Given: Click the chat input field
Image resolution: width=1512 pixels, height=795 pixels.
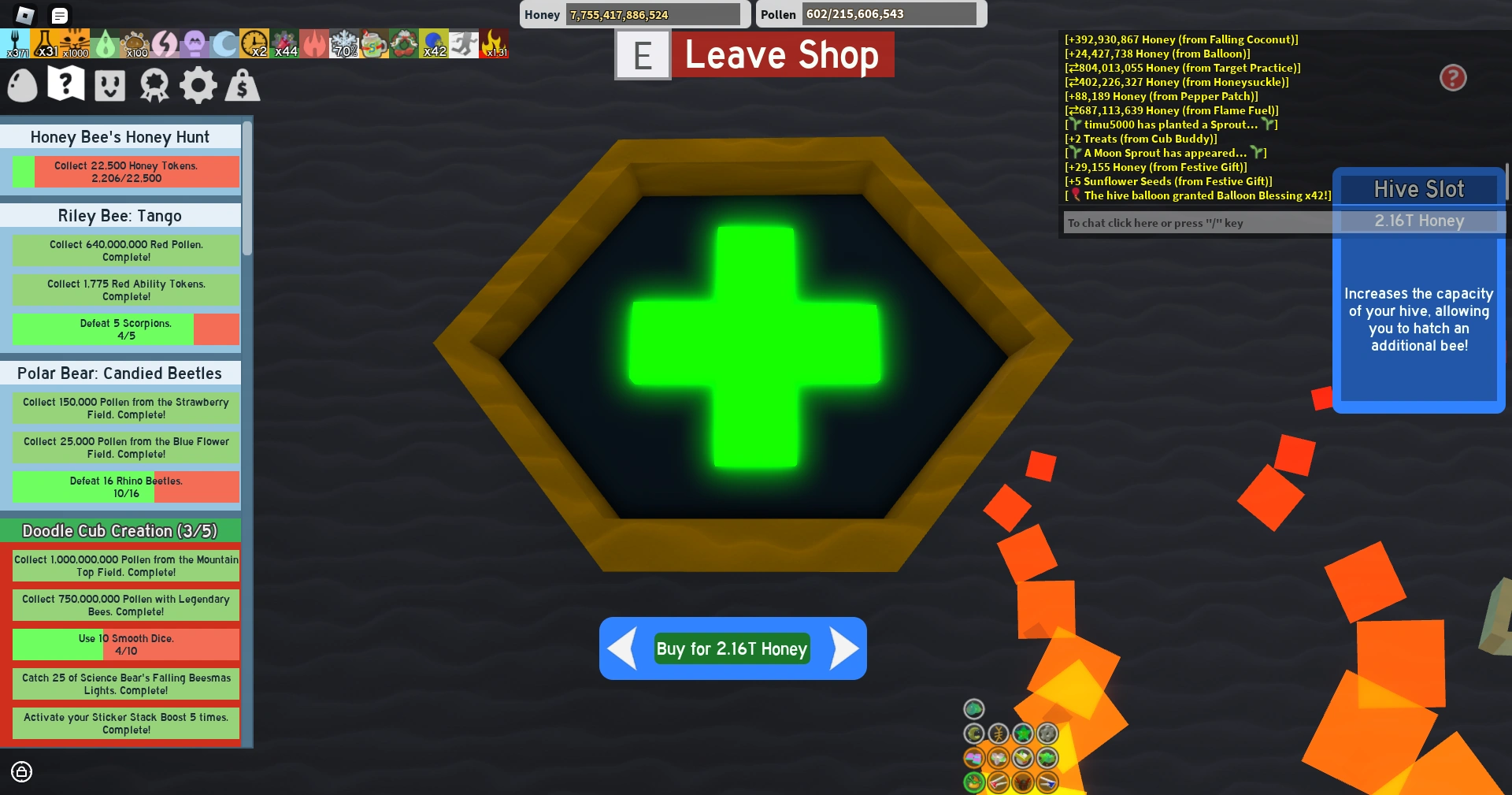Looking at the screenshot, I should [1197, 223].
